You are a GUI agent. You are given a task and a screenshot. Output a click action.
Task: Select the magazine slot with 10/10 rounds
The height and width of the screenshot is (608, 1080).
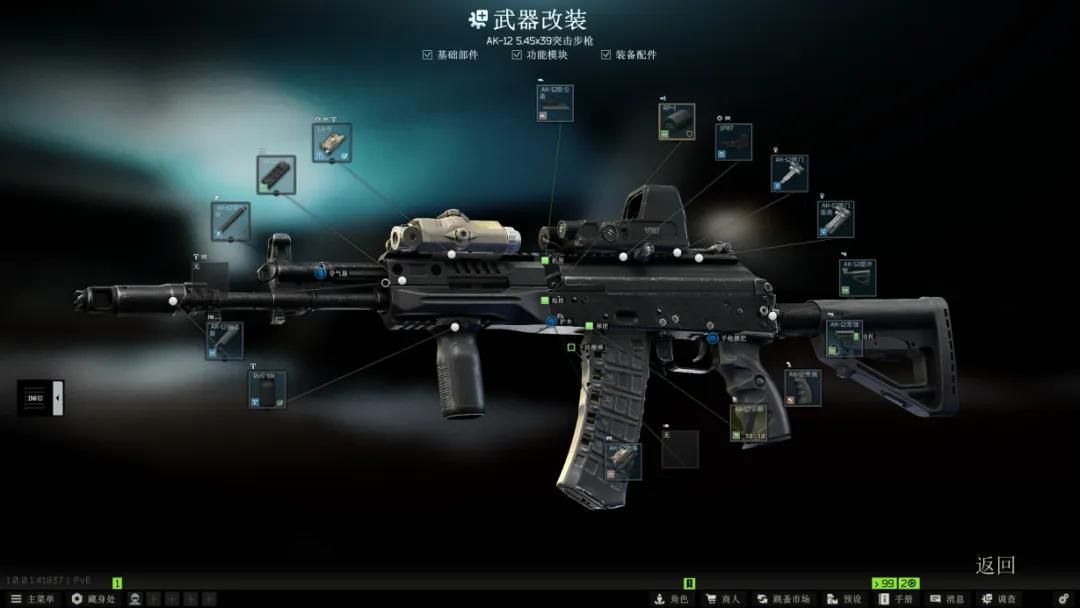pyautogui.click(x=749, y=423)
